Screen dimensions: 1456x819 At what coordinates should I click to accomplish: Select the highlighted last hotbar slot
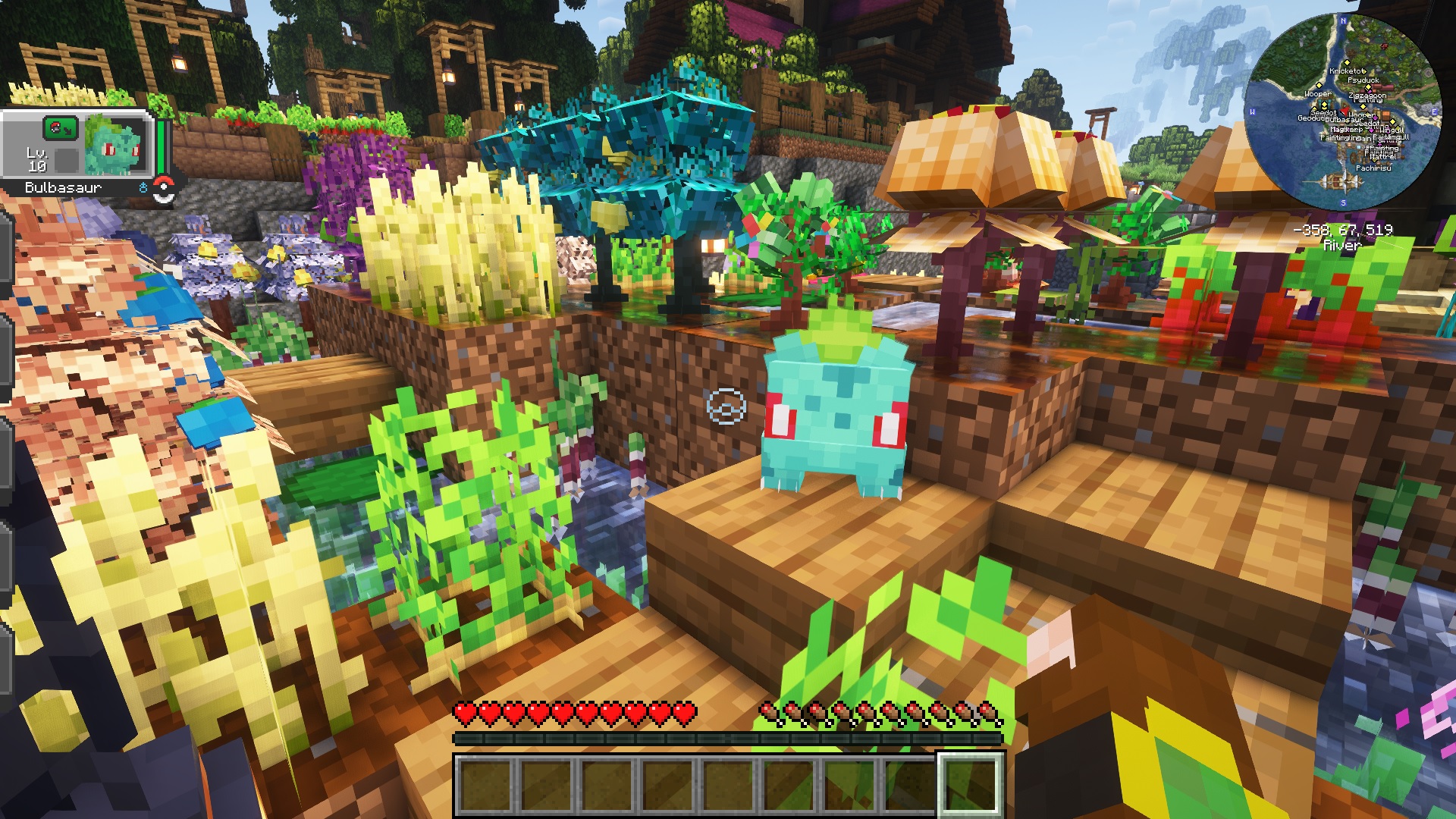tap(971, 786)
